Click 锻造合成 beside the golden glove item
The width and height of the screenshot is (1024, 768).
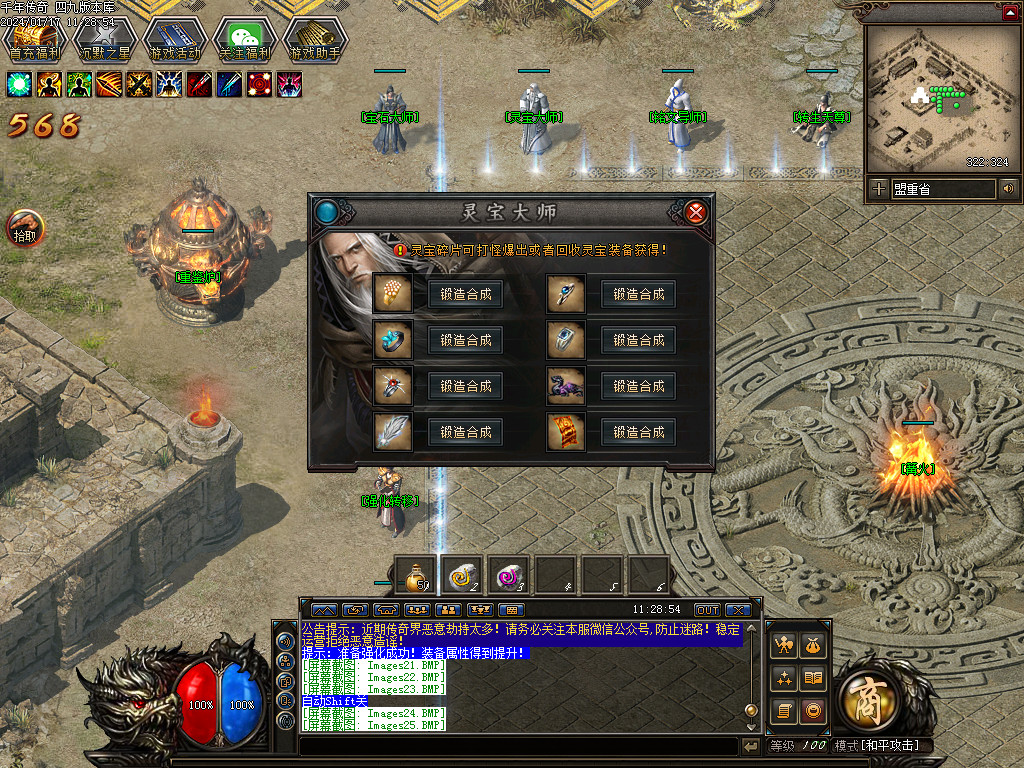pos(465,294)
